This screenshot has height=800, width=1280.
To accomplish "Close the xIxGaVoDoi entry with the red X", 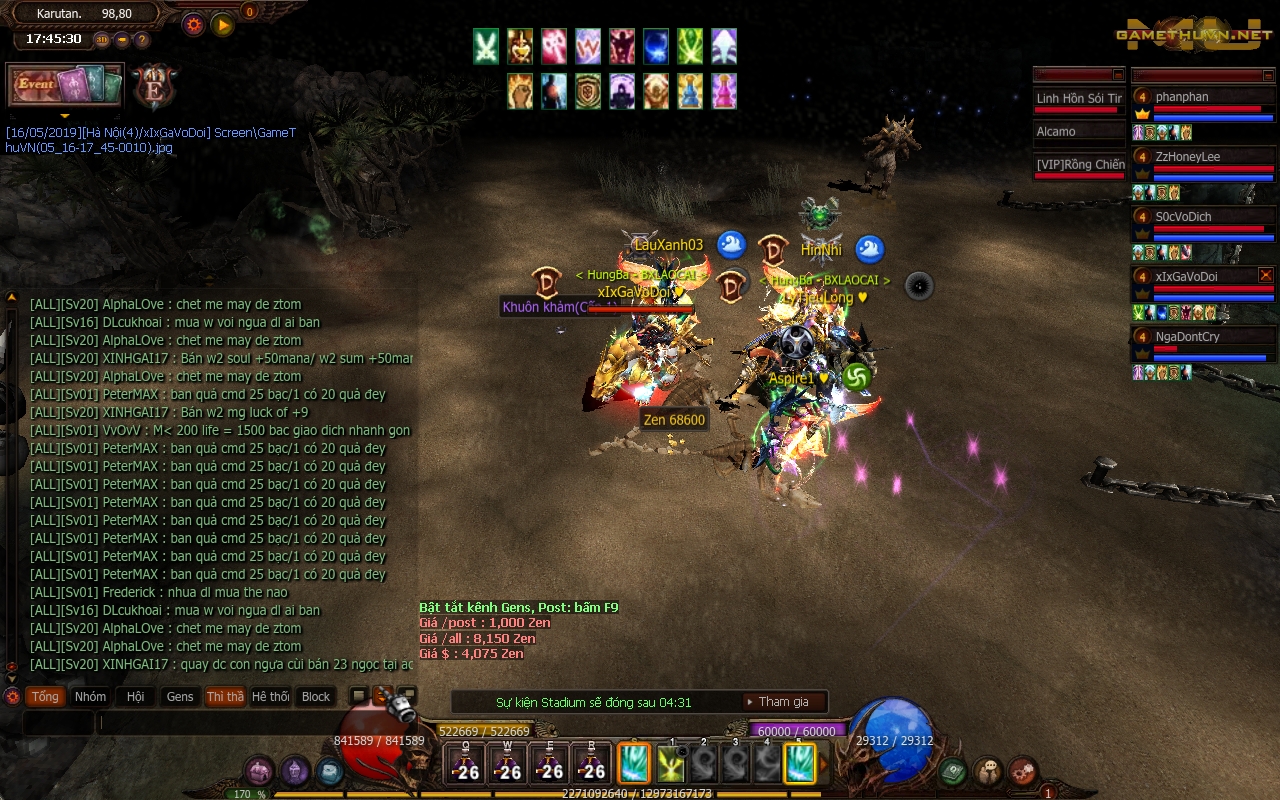I will [1265, 275].
